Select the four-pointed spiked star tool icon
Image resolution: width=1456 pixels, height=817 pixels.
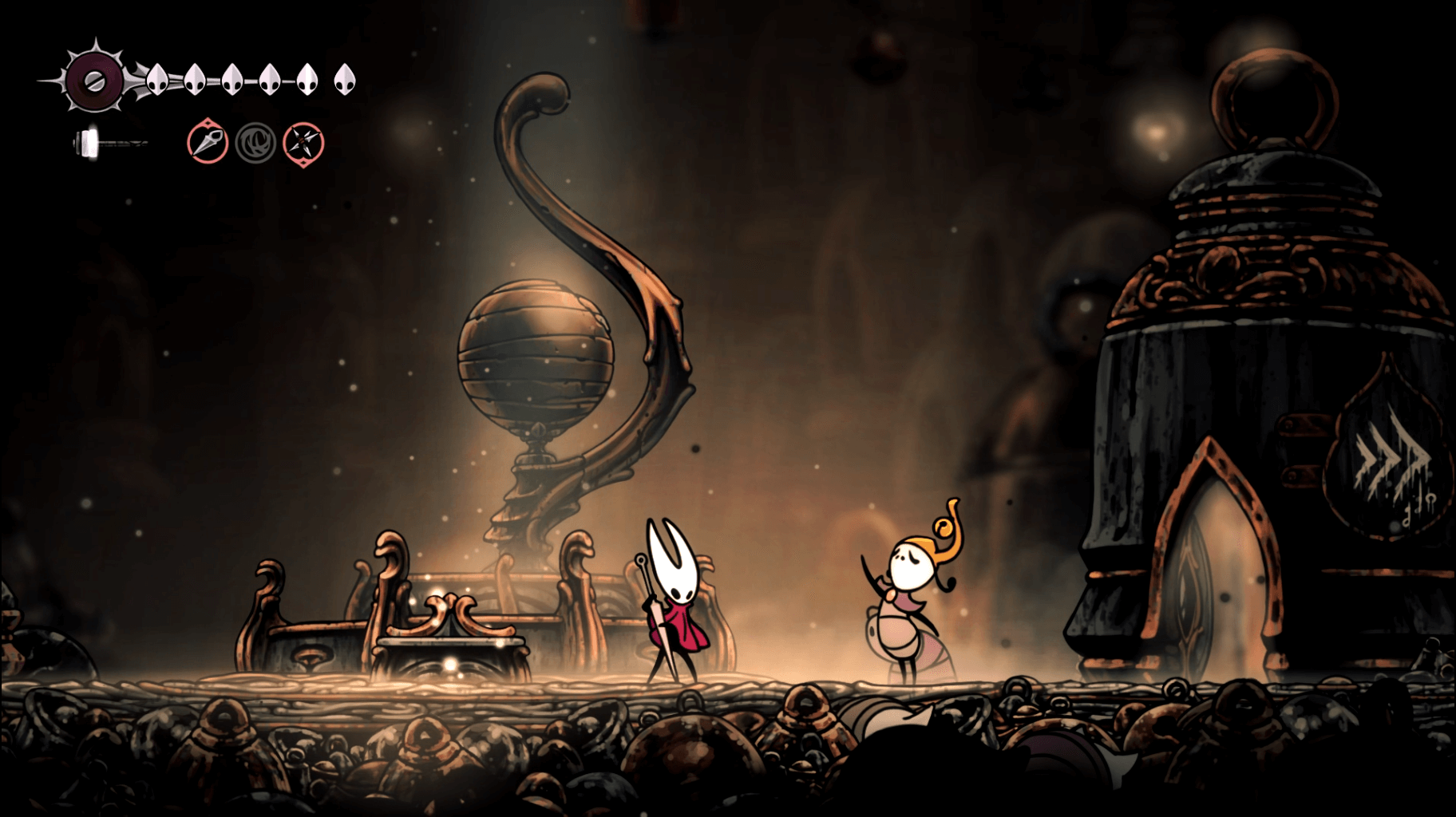click(304, 144)
